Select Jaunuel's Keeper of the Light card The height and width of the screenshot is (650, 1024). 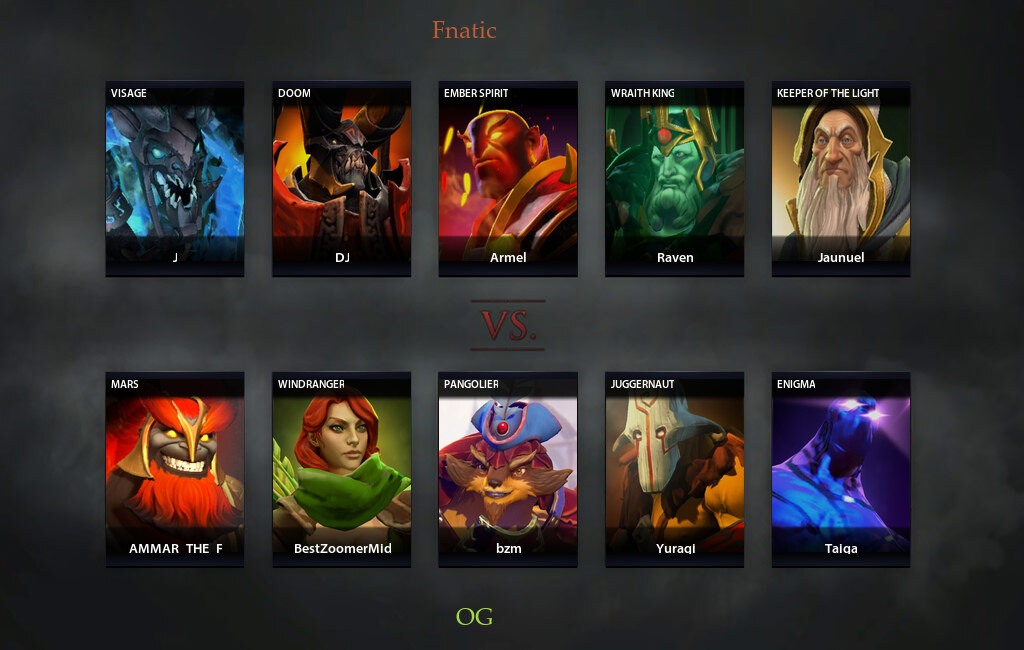[841, 178]
